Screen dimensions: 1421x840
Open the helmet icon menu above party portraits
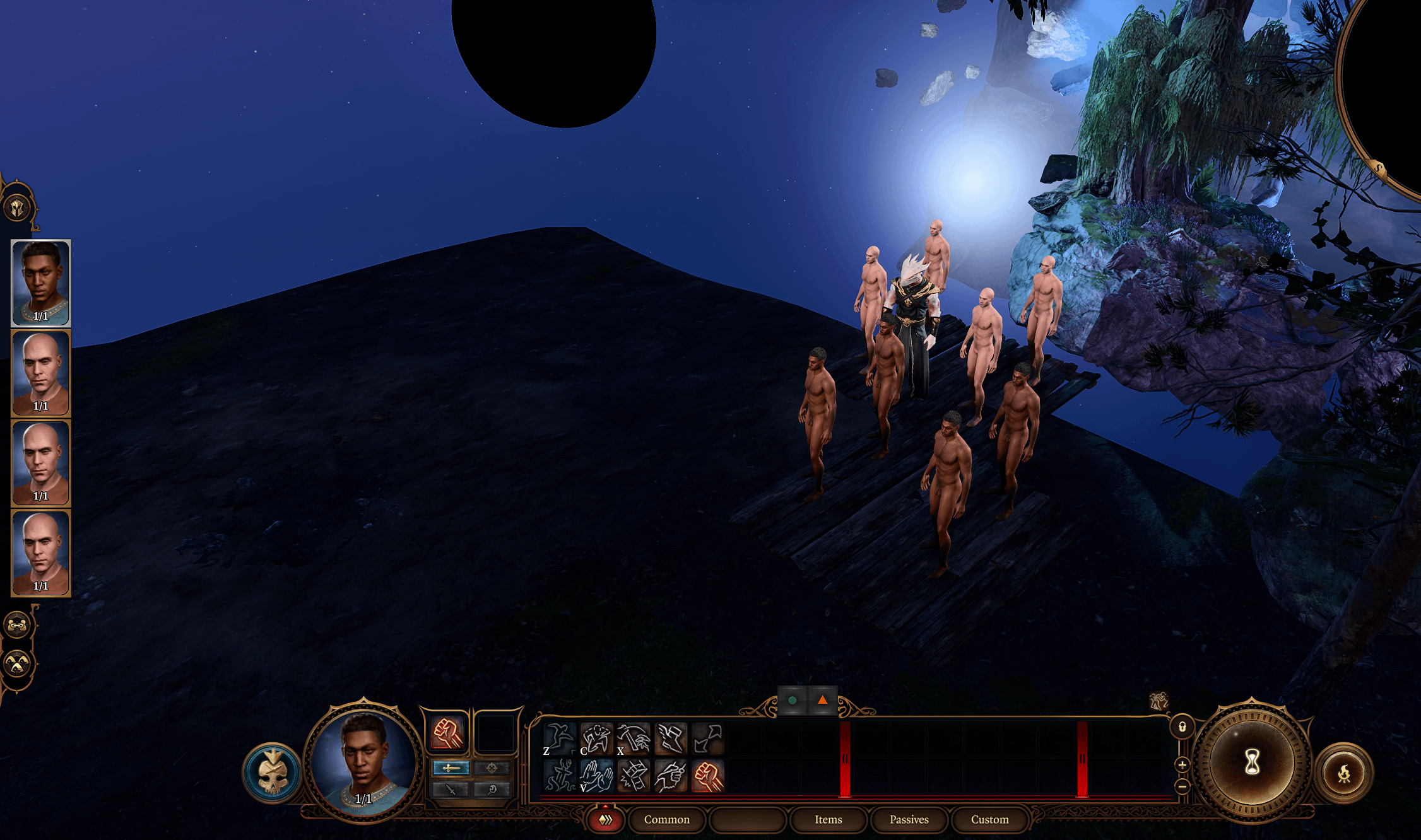coord(17,207)
